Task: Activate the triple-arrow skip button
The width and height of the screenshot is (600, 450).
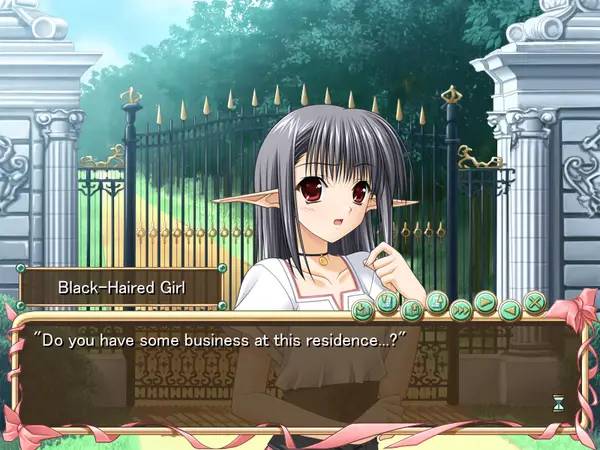Action: tap(461, 309)
